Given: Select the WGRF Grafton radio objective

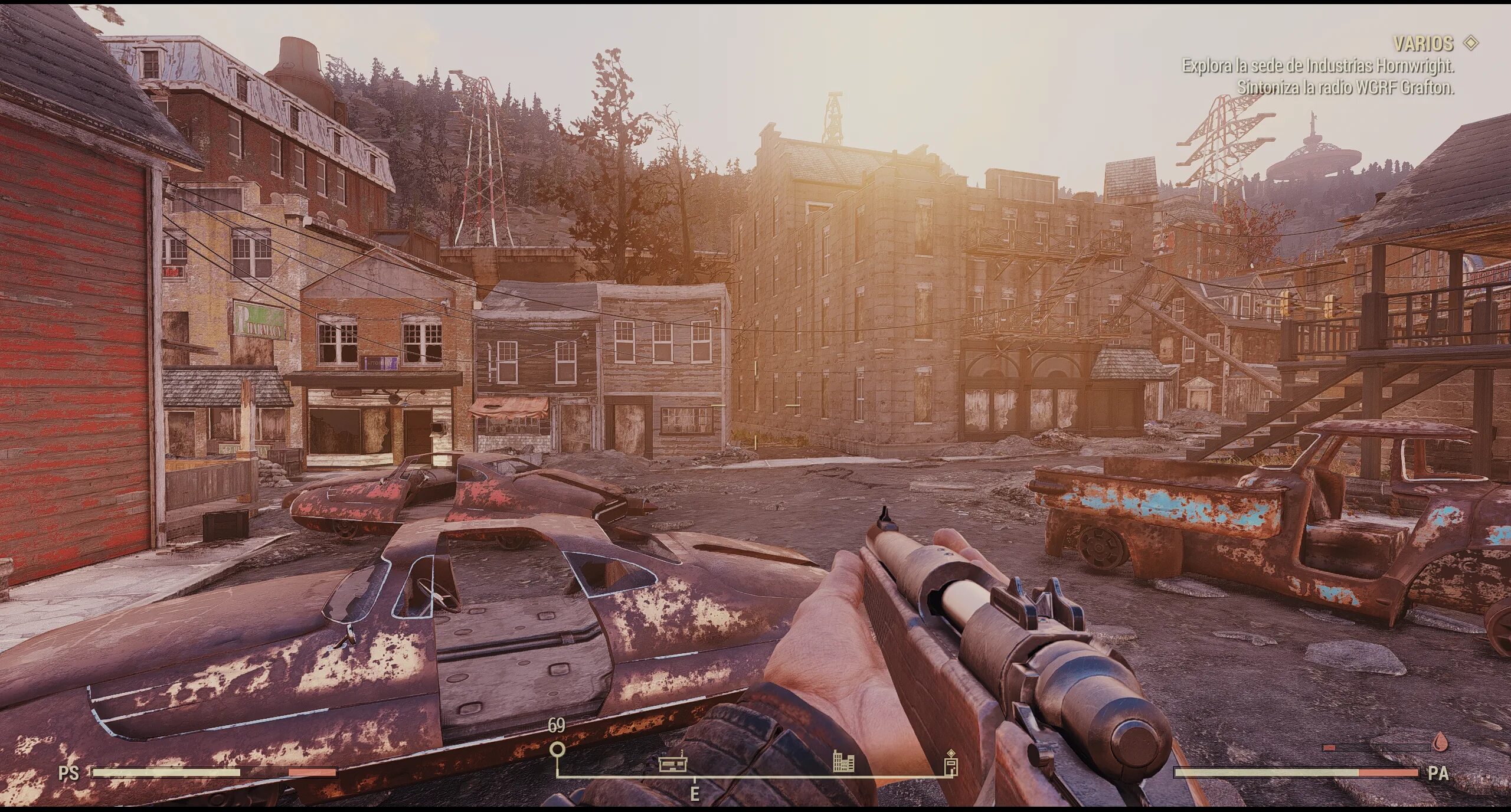Looking at the screenshot, I should click(x=1345, y=87).
